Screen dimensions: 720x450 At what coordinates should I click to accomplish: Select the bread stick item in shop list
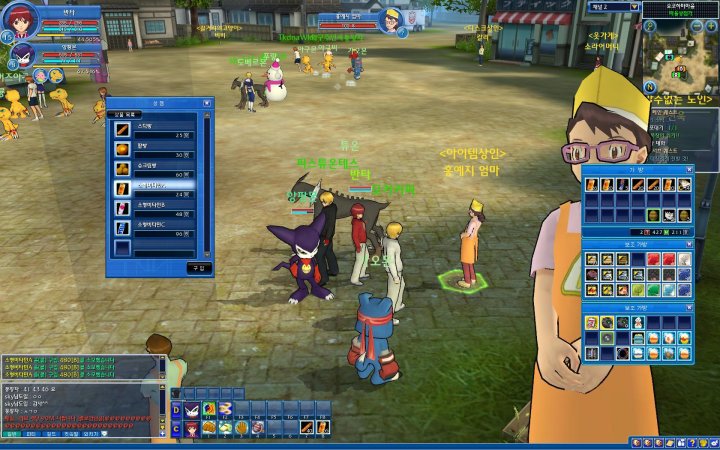coord(122,130)
